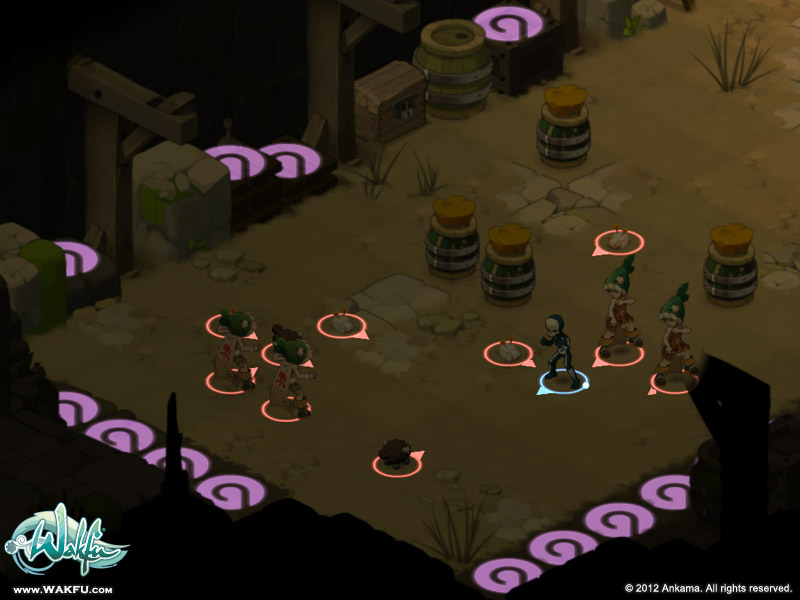The width and height of the screenshot is (800, 600).
Task: Target the small dark furry creature
Action: pyautogui.click(x=396, y=455)
